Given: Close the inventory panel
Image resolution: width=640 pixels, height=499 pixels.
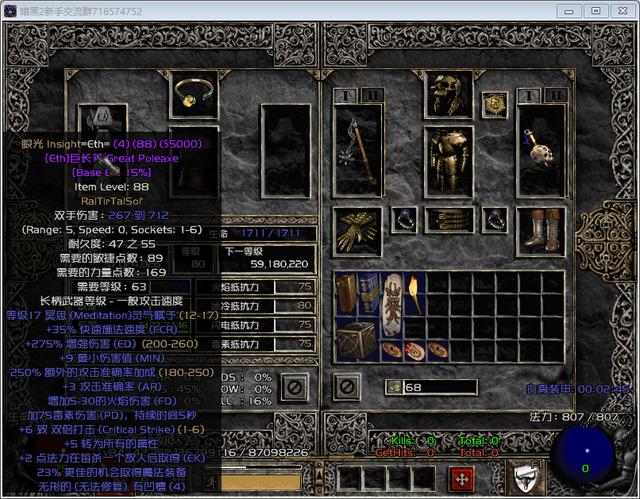Looking at the screenshot, I should pyautogui.click(x=346, y=385).
